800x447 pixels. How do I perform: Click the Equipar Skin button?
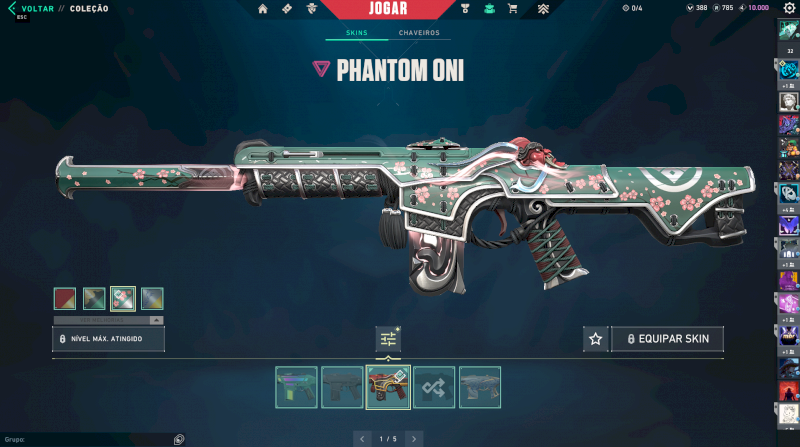pos(667,339)
